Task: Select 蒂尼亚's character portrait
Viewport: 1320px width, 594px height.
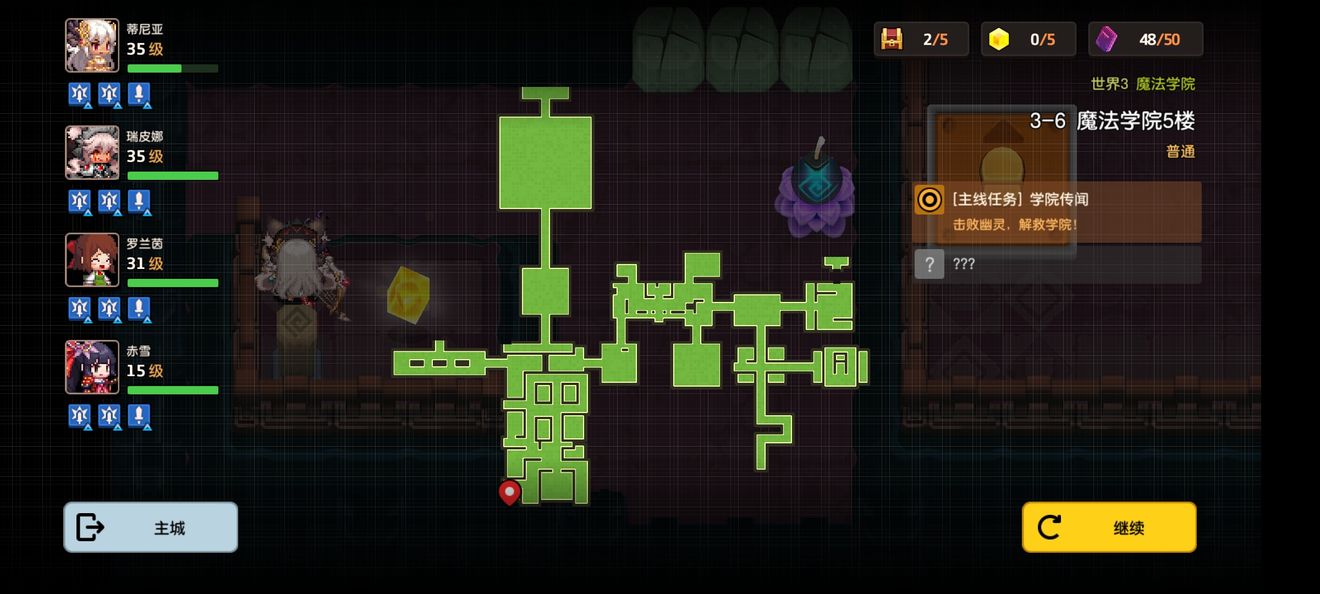Action: point(92,46)
